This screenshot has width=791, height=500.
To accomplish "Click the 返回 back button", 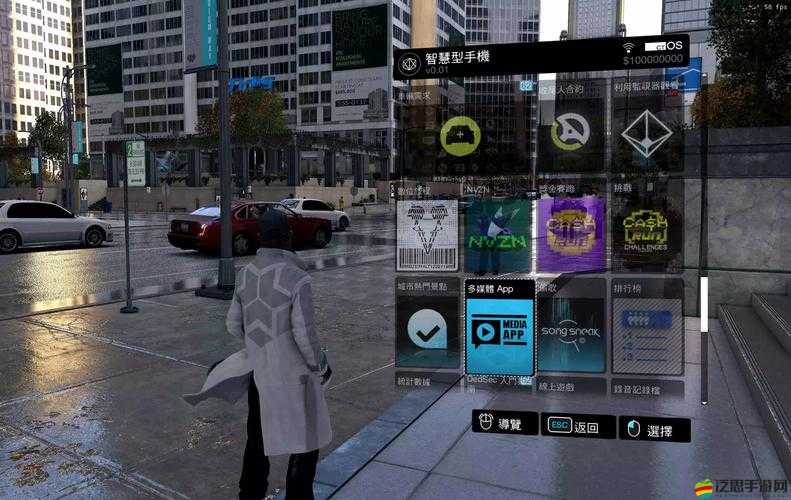I will (x=579, y=427).
